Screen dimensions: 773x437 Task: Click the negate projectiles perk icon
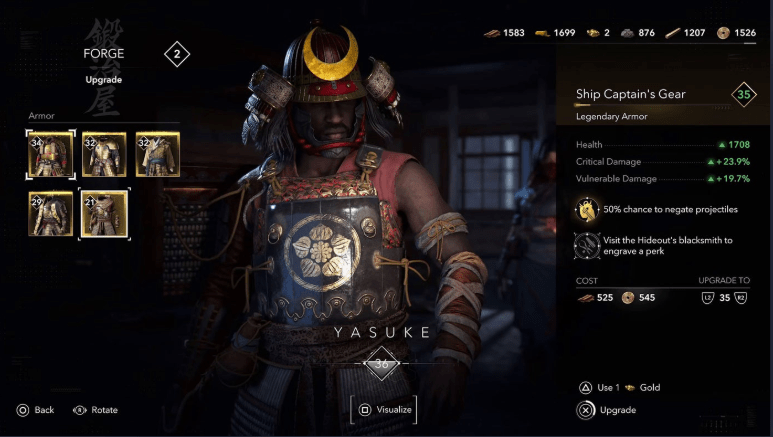(587, 209)
